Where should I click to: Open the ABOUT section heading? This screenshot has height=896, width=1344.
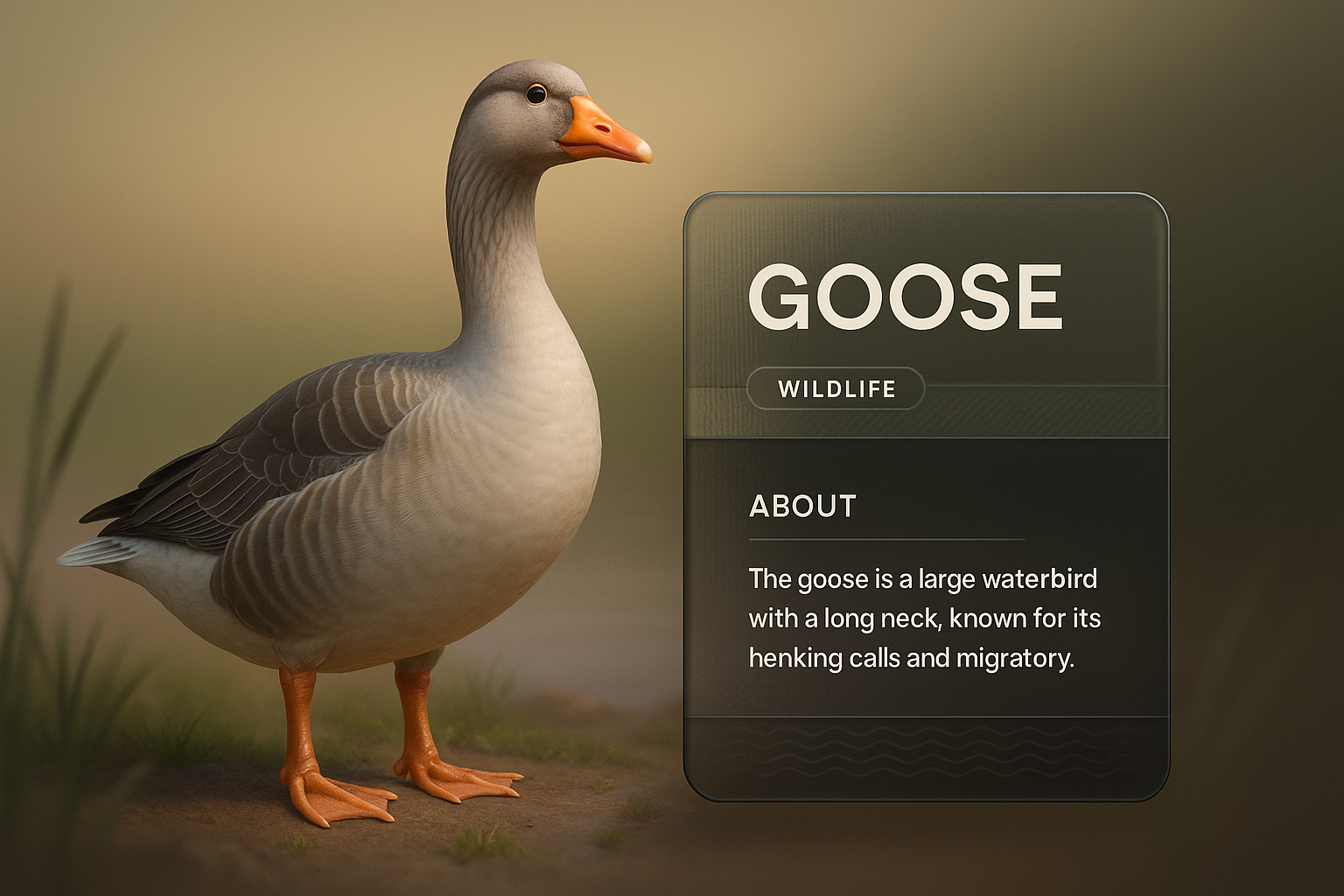(x=802, y=506)
